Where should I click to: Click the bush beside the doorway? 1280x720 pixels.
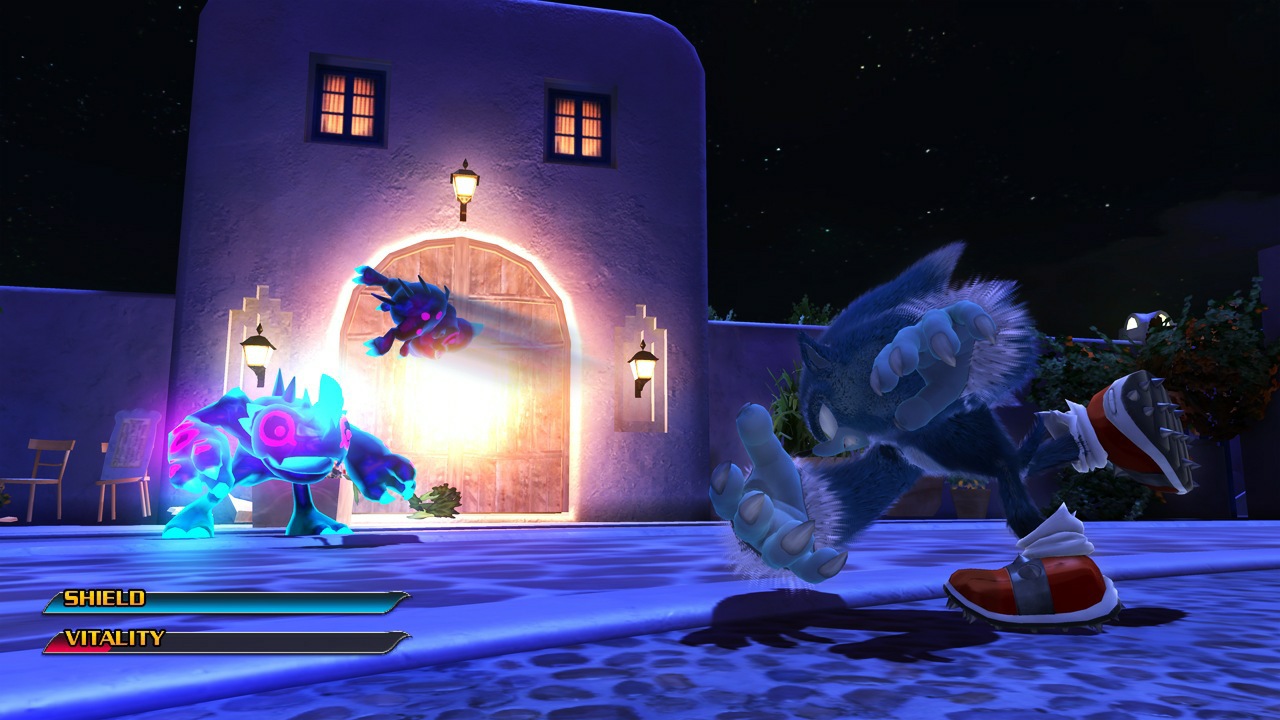432,500
